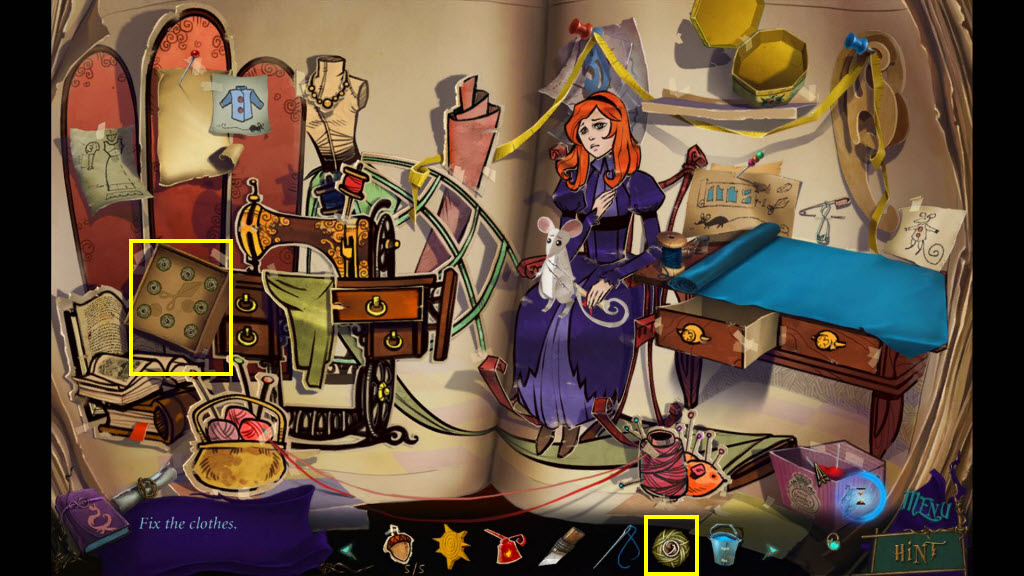Select the needle with blue thread
Screen dimensions: 1024x576
pos(621,546)
